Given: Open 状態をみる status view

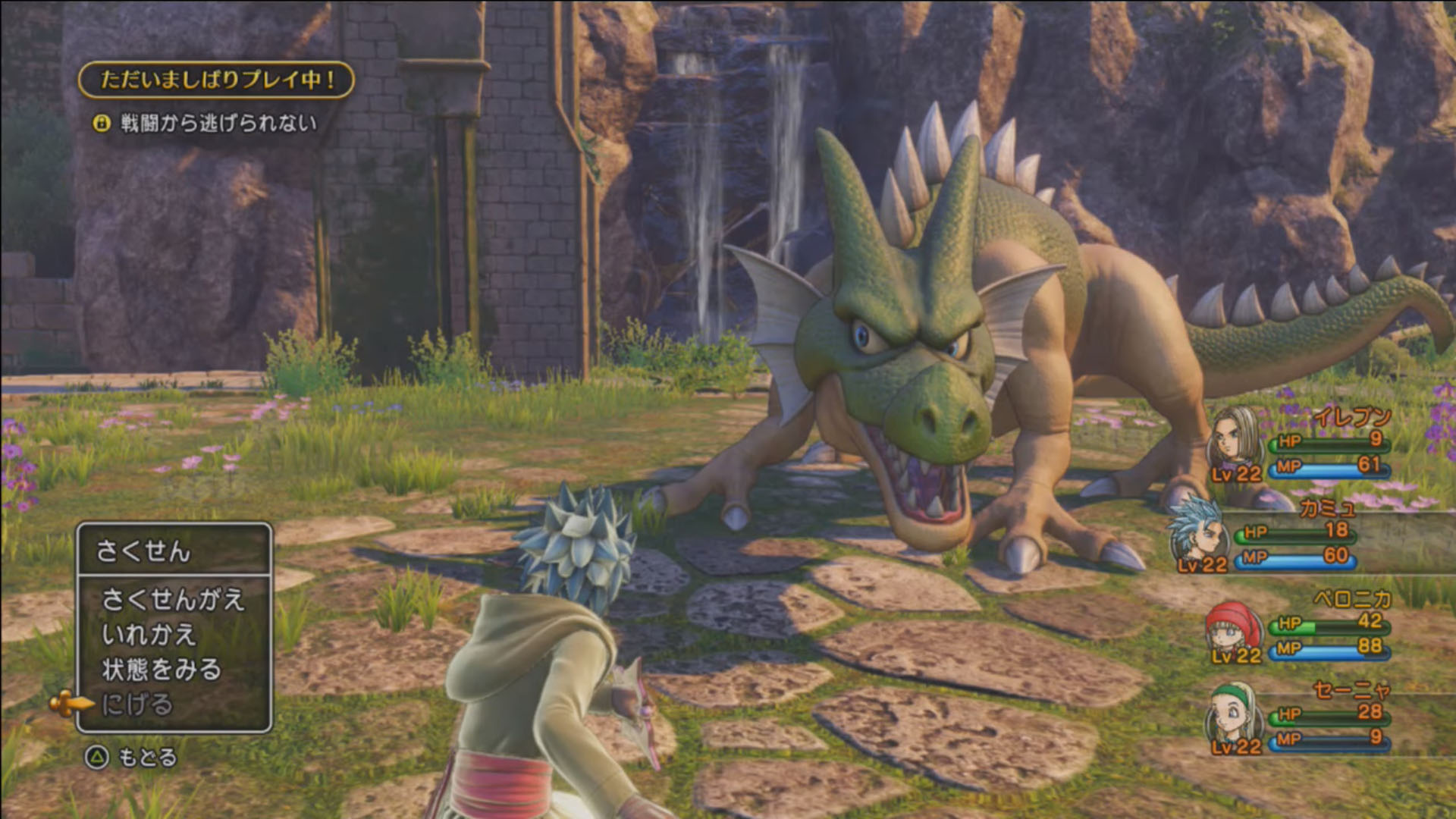Looking at the screenshot, I should click(162, 670).
